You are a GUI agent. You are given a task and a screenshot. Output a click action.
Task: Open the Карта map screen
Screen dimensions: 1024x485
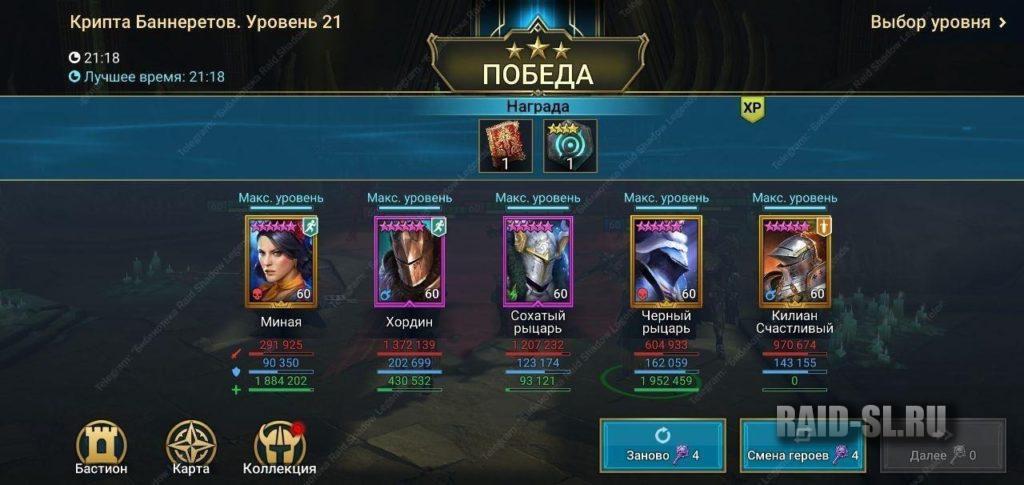click(x=190, y=445)
